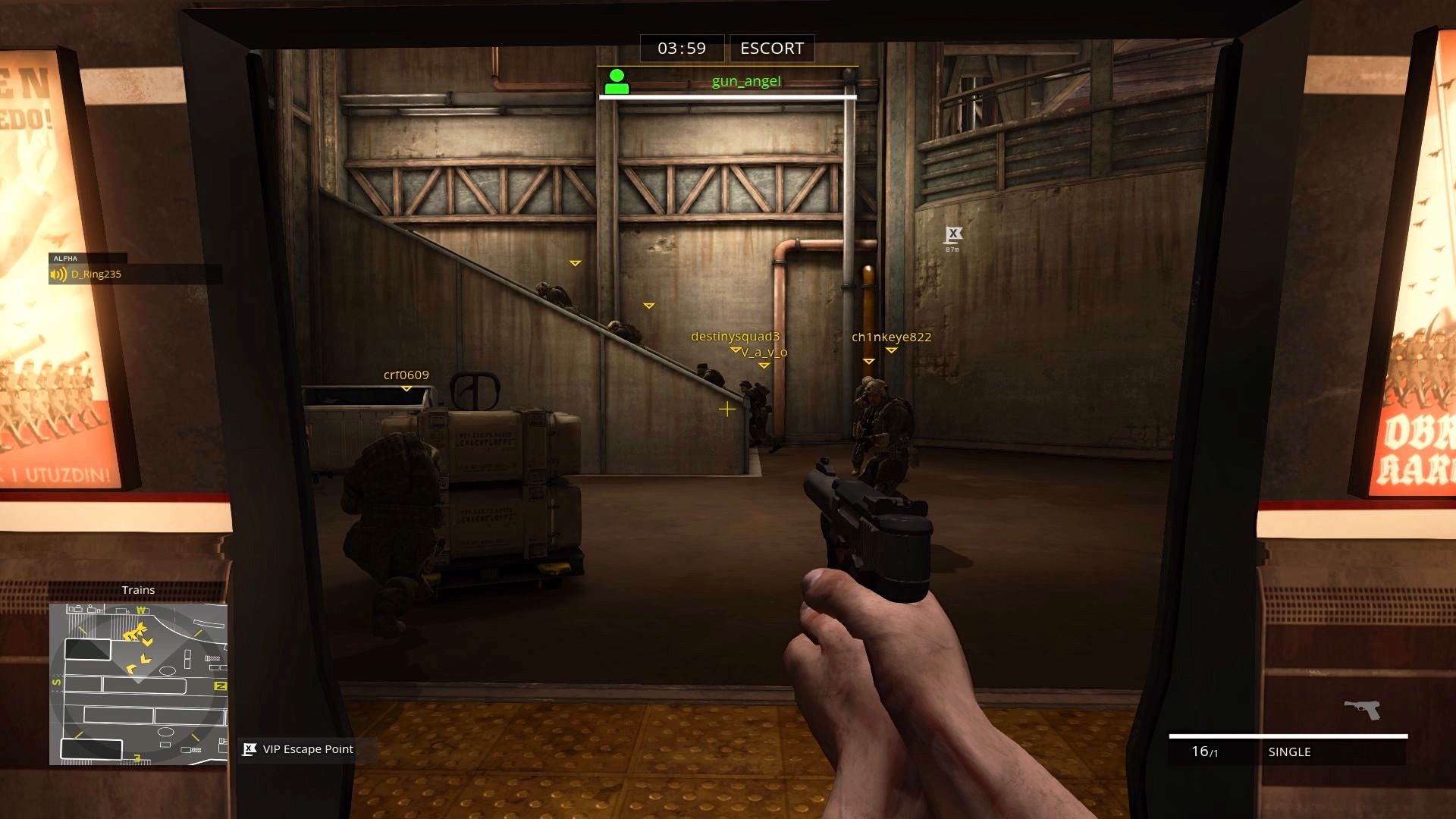Select the Trains map title
Viewport: 1456px width, 819px height.
tap(138, 589)
